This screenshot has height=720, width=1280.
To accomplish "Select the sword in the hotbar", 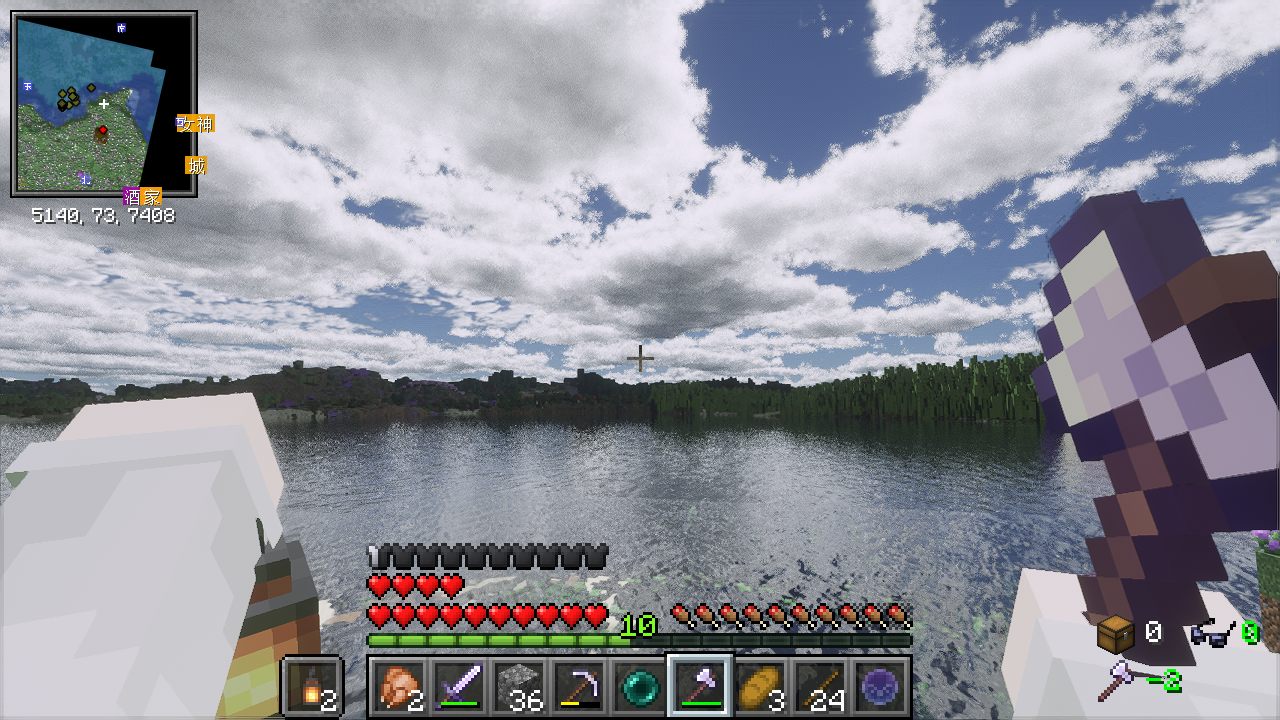I will point(457,686).
